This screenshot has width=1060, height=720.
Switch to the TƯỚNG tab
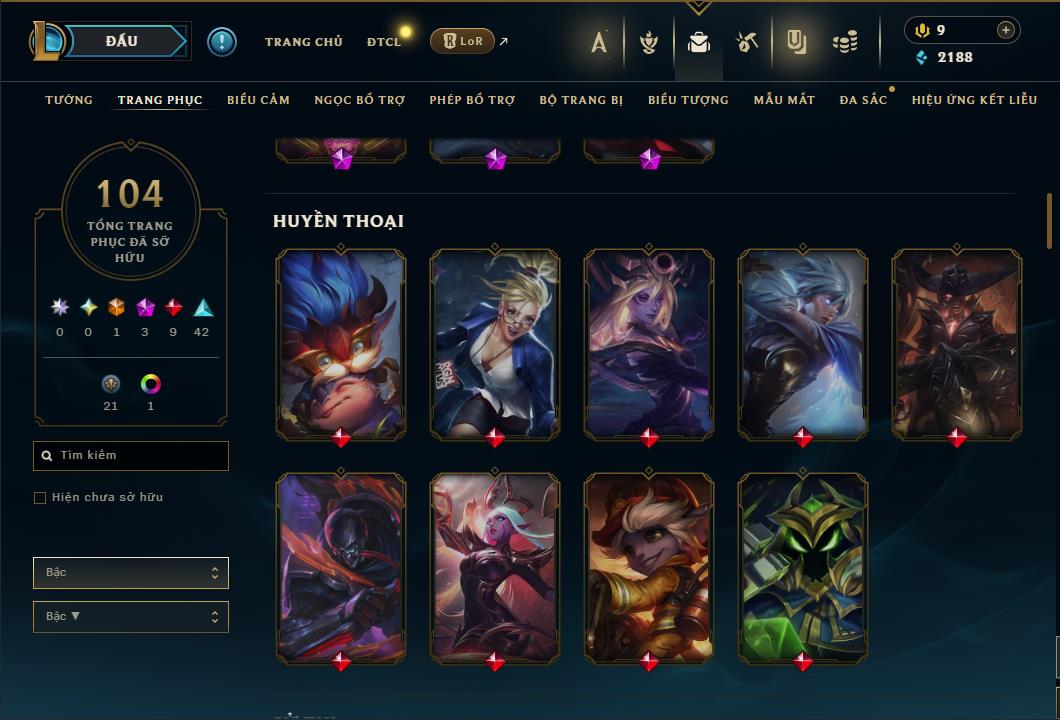pos(69,100)
